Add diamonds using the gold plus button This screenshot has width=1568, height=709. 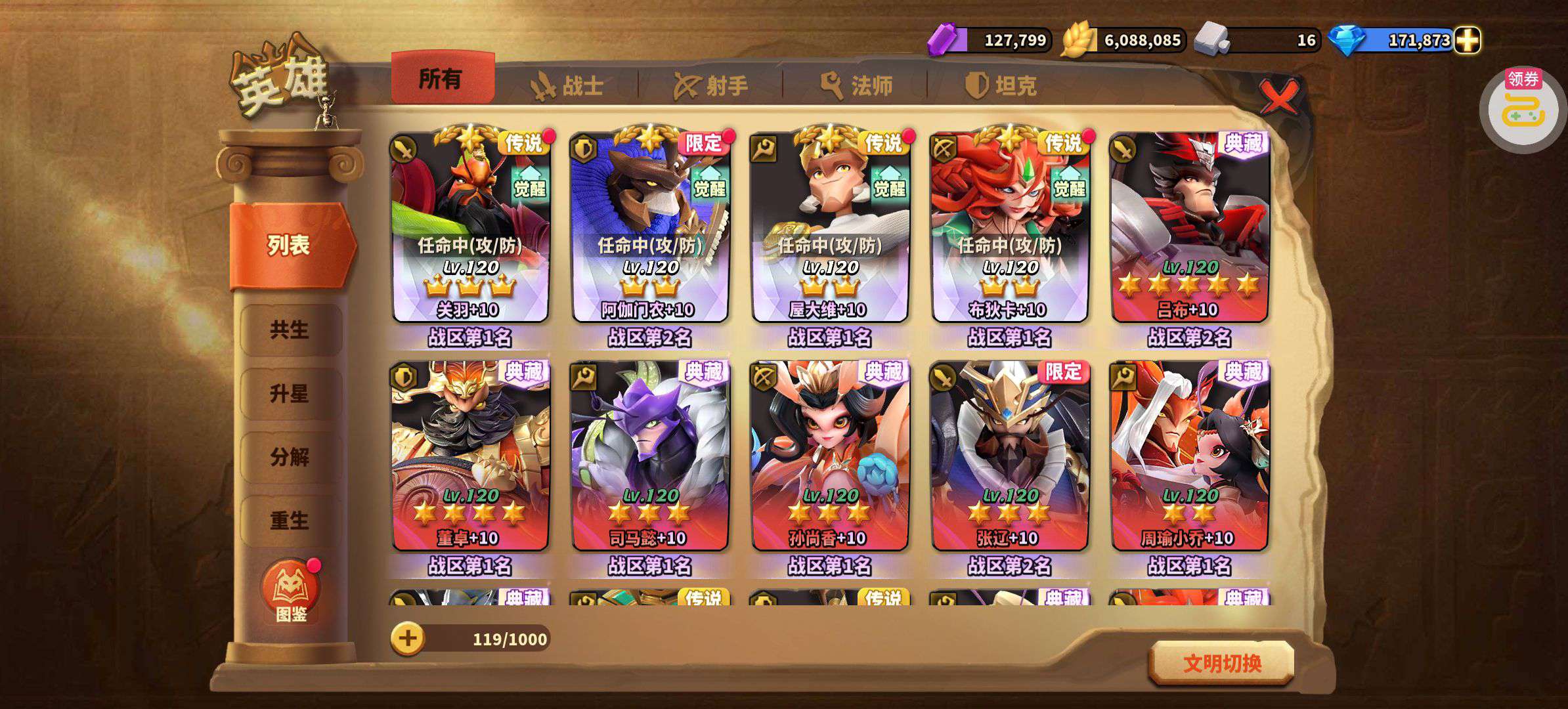tap(1468, 40)
